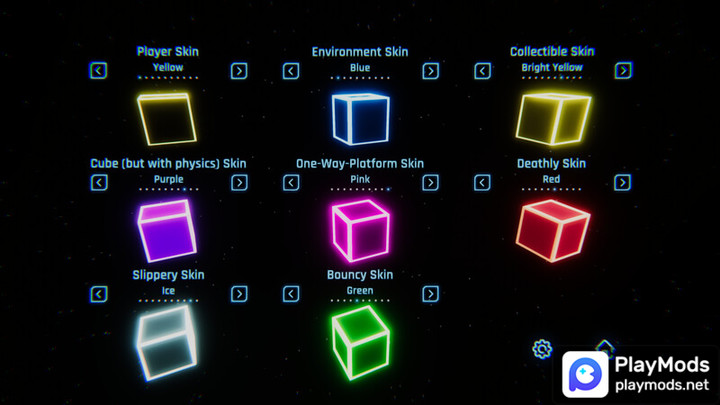Pick previous Slippery Skin option
Image resolution: width=720 pixels, height=405 pixels.
click(99, 294)
